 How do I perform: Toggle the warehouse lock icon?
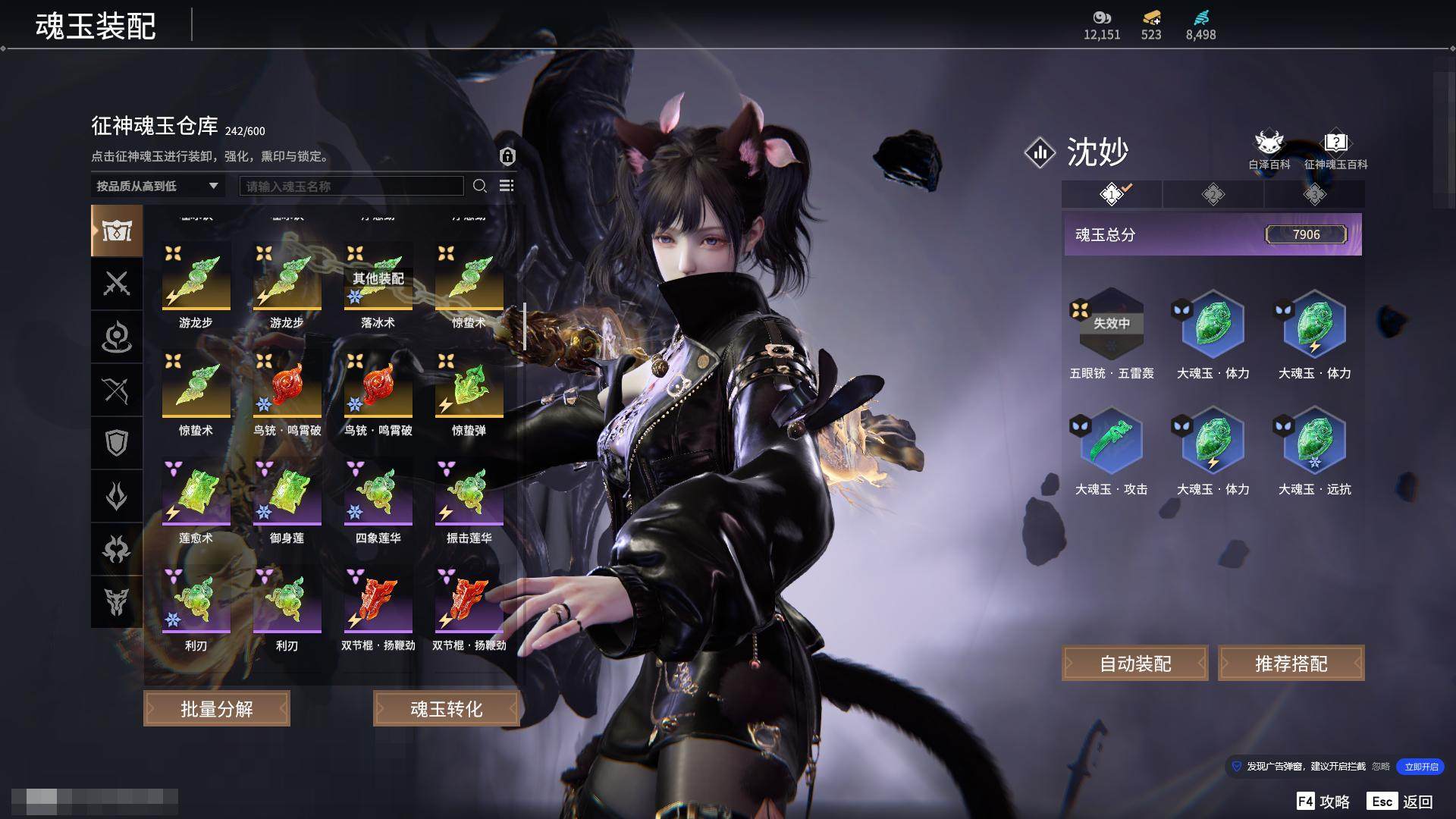[507, 156]
